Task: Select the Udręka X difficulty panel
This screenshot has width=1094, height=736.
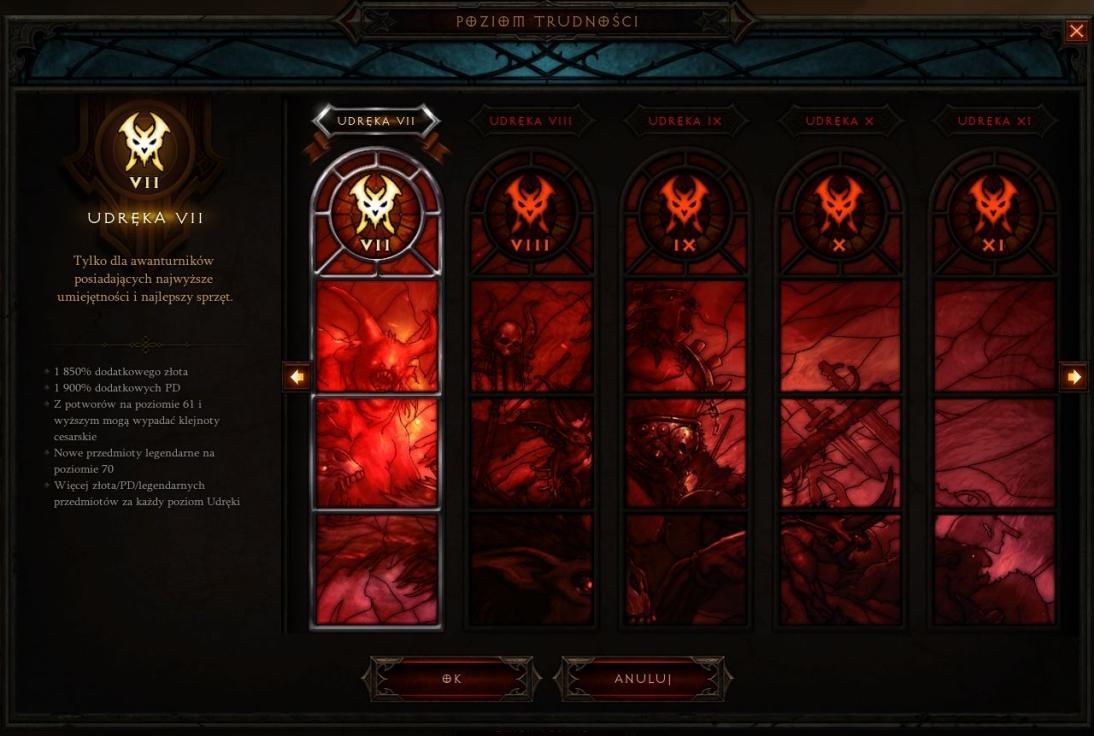Action: pyautogui.click(x=840, y=400)
